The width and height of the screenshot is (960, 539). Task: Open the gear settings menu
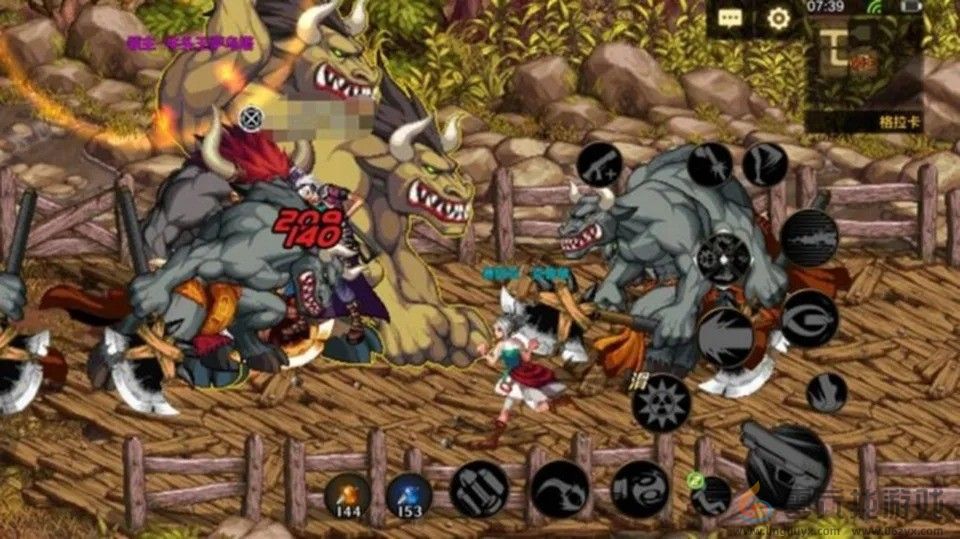pyautogui.click(x=778, y=17)
